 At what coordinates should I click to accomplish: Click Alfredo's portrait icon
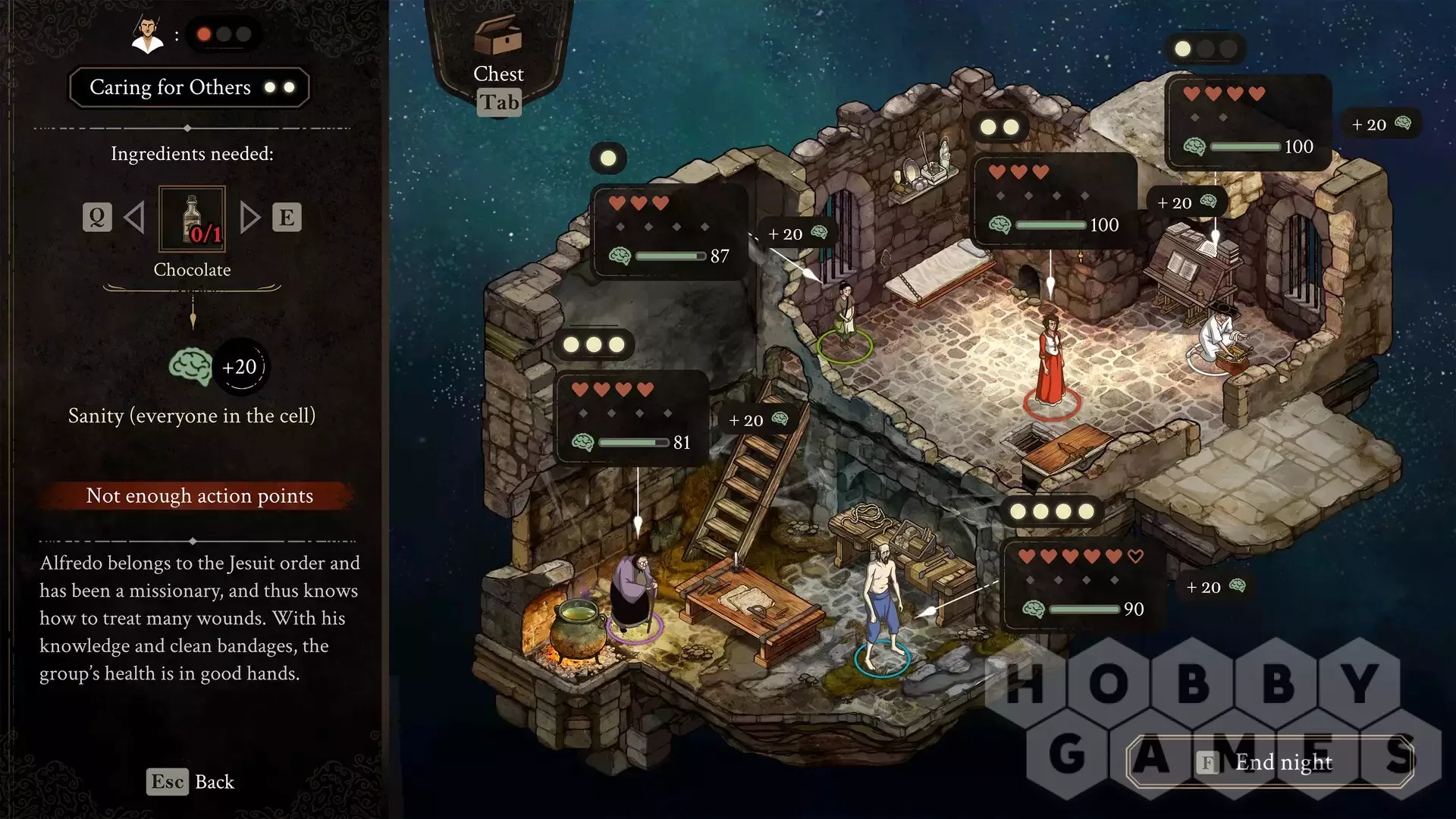(x=148, y=35)
